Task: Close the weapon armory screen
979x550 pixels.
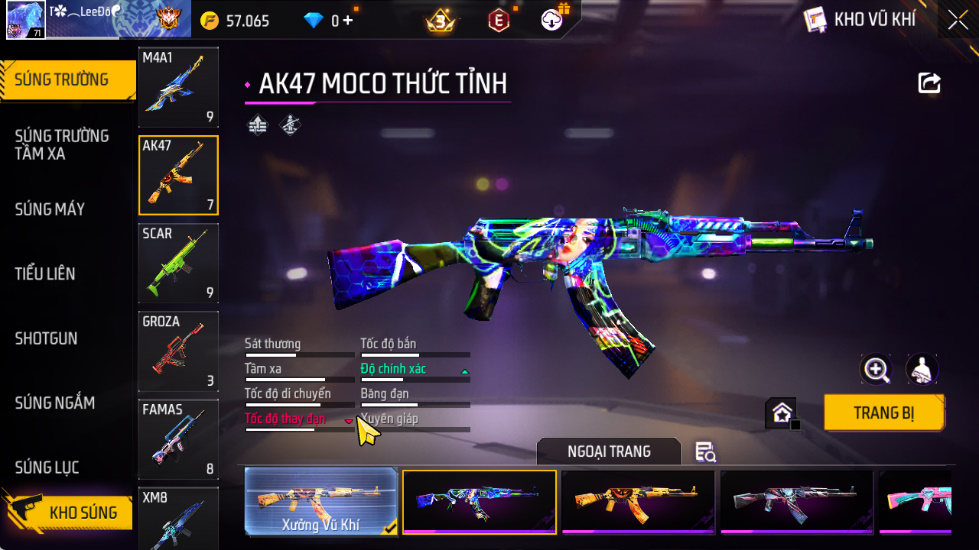Action: (957, 20)
